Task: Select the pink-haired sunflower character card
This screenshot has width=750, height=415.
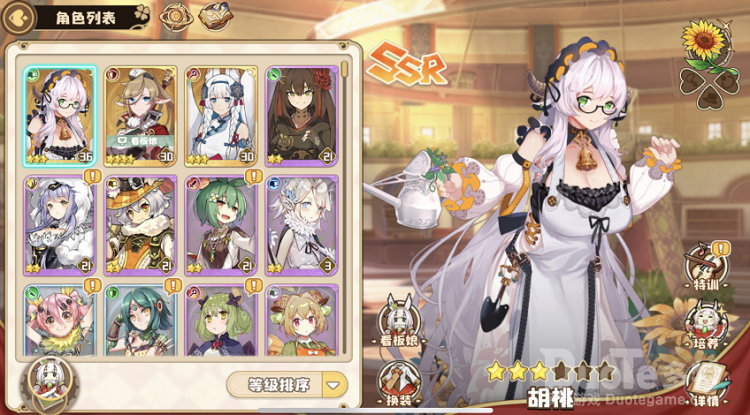Action: coord(60,320)
